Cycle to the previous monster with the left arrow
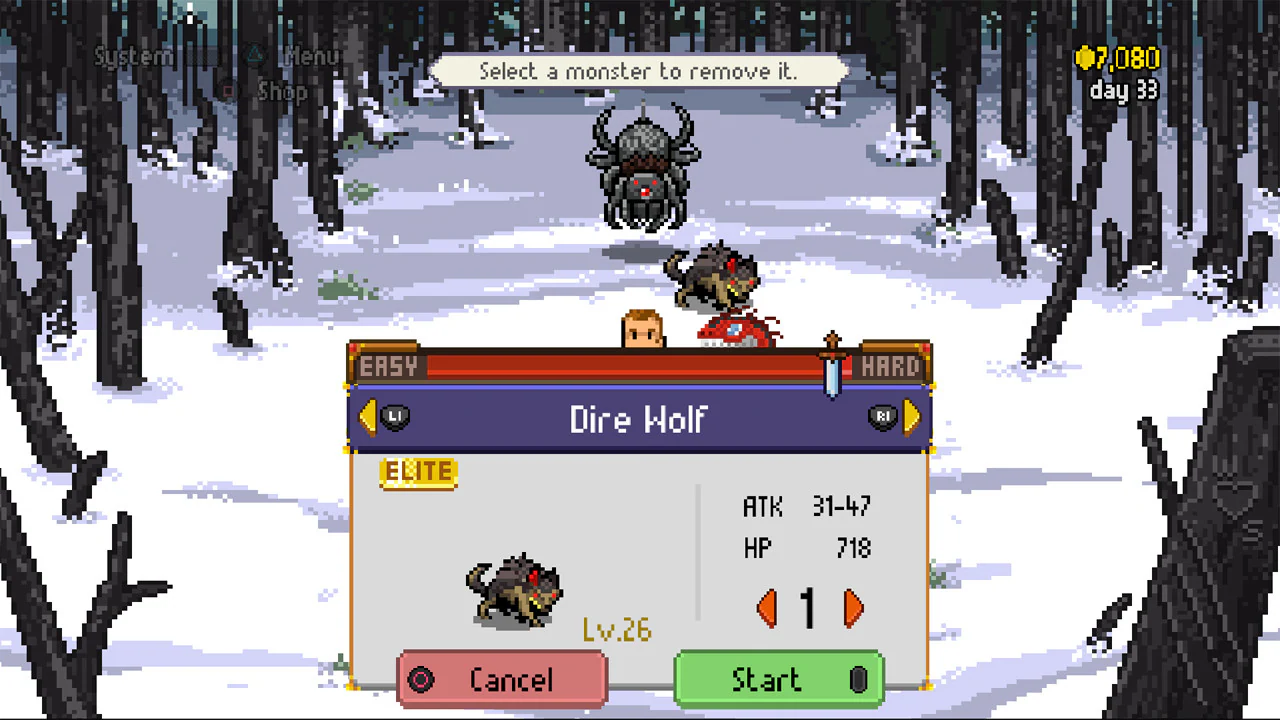 click(x=367, y=418)
